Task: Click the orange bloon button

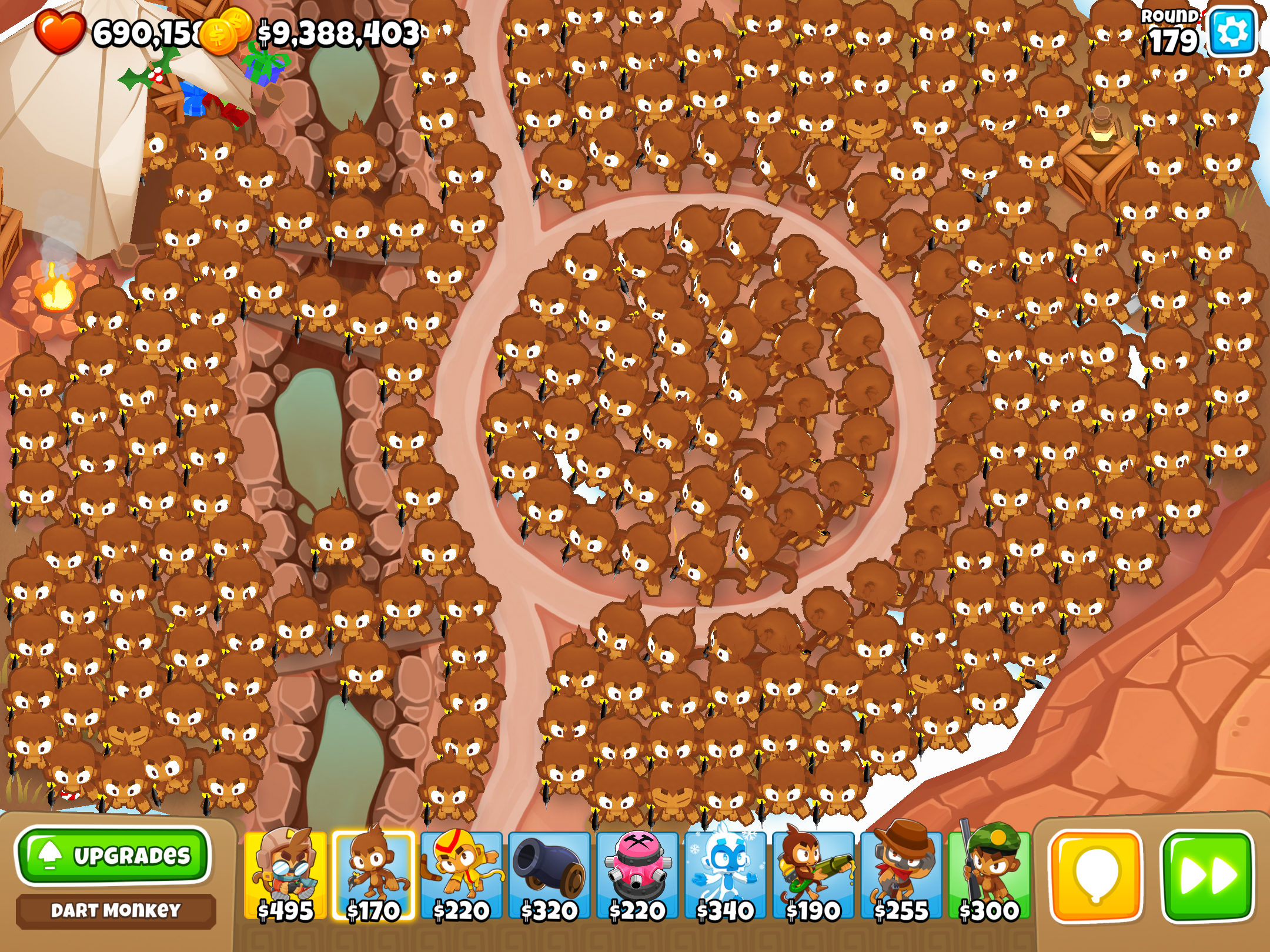Action: [x=1096, y=876]
